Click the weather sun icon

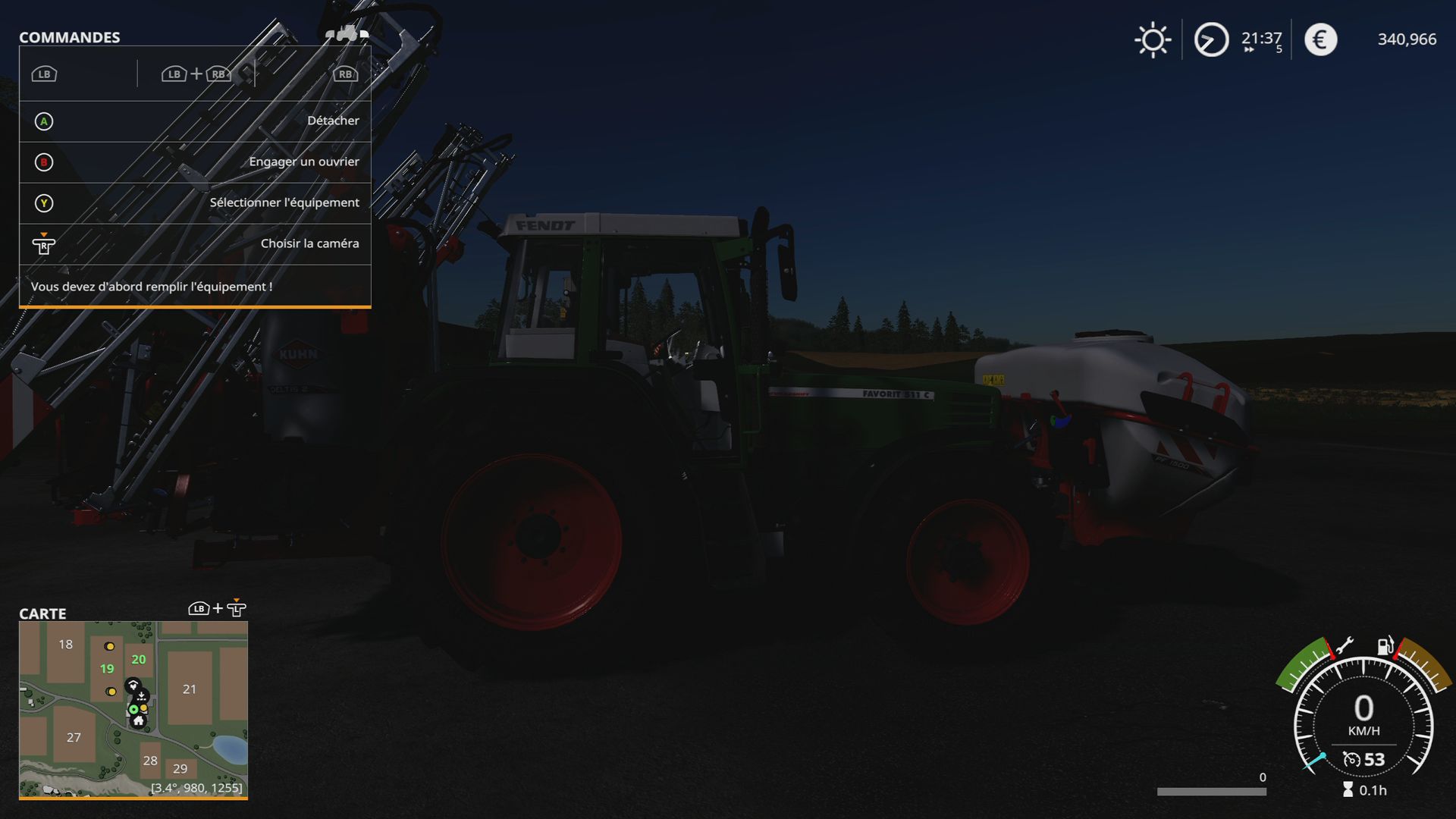pyautogui.click(x=1153, y=39)
